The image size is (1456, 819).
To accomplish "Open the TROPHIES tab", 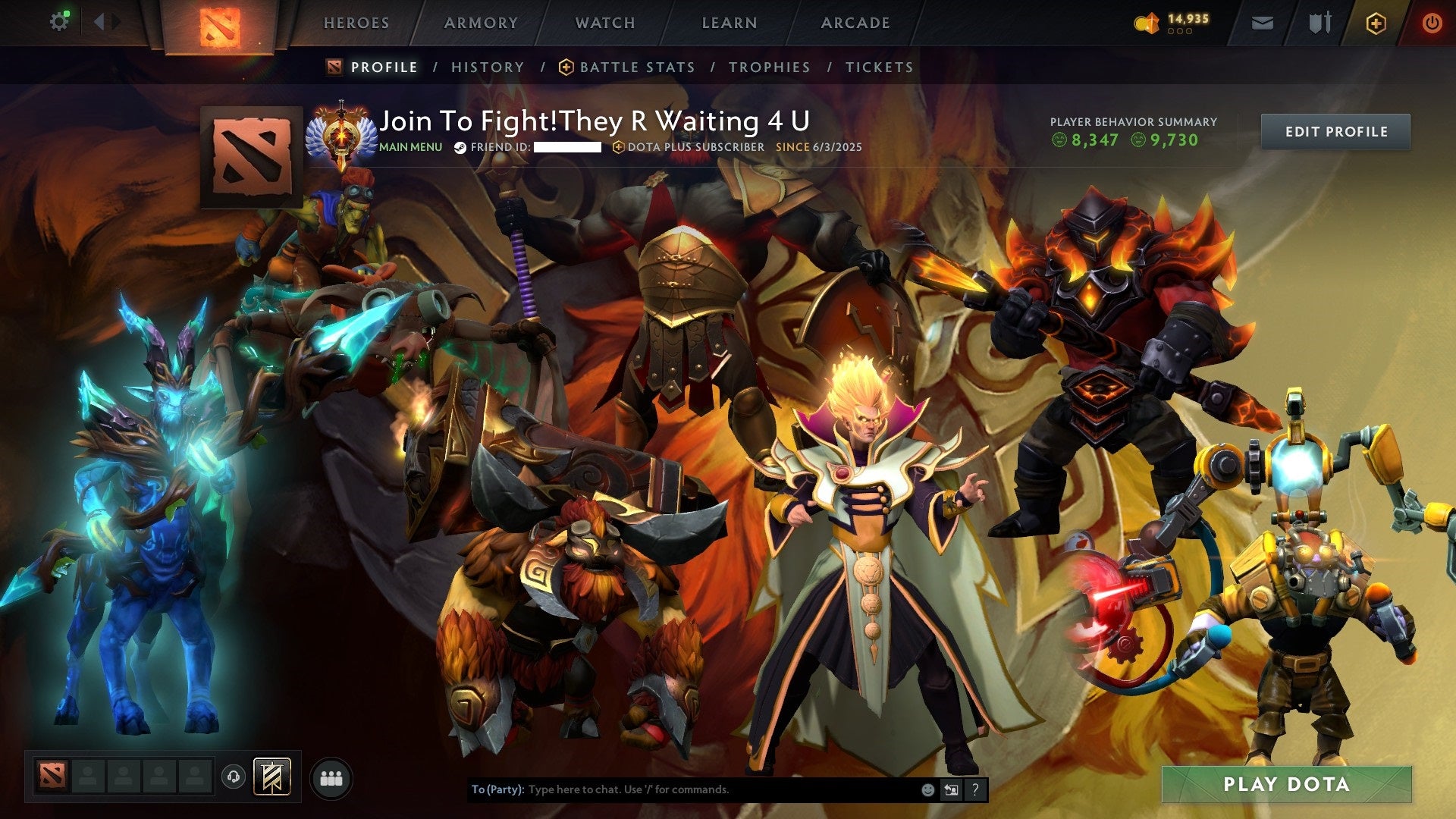I will [769, 67].
